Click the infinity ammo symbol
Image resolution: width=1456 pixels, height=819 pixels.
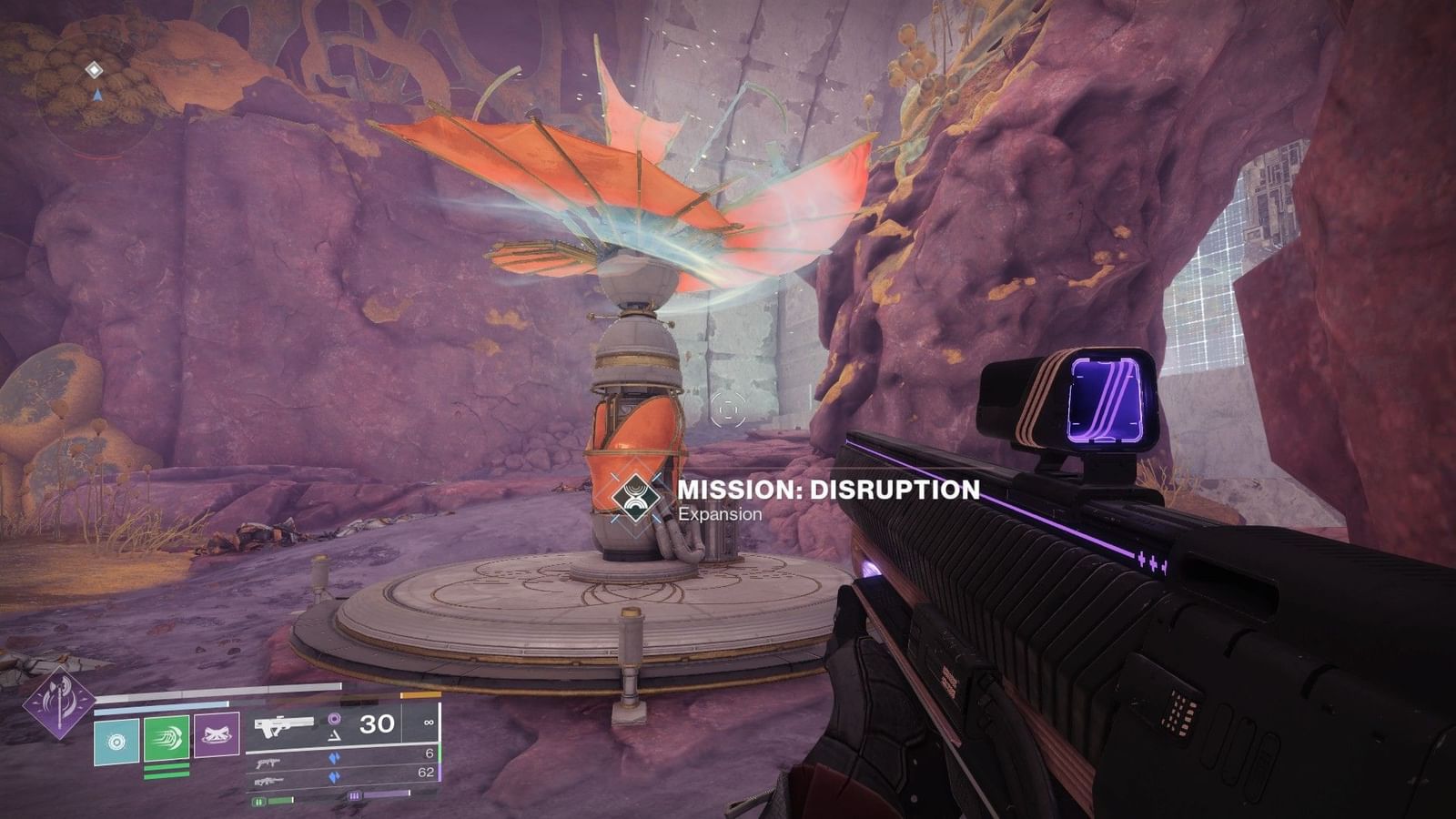coord(429,723)
